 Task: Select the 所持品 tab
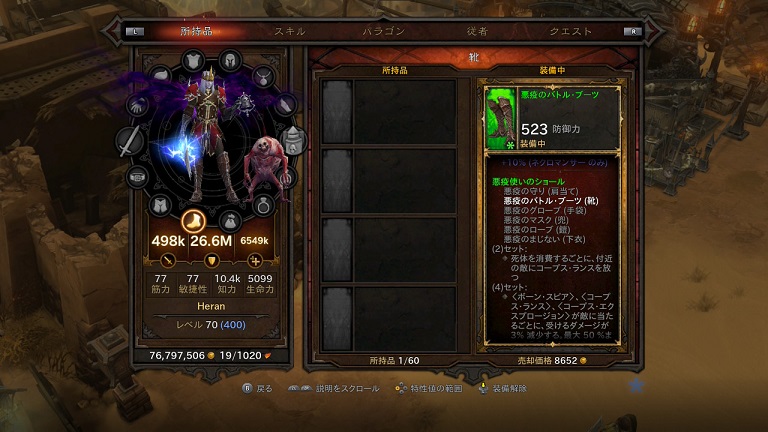click(x=196, y=31)
